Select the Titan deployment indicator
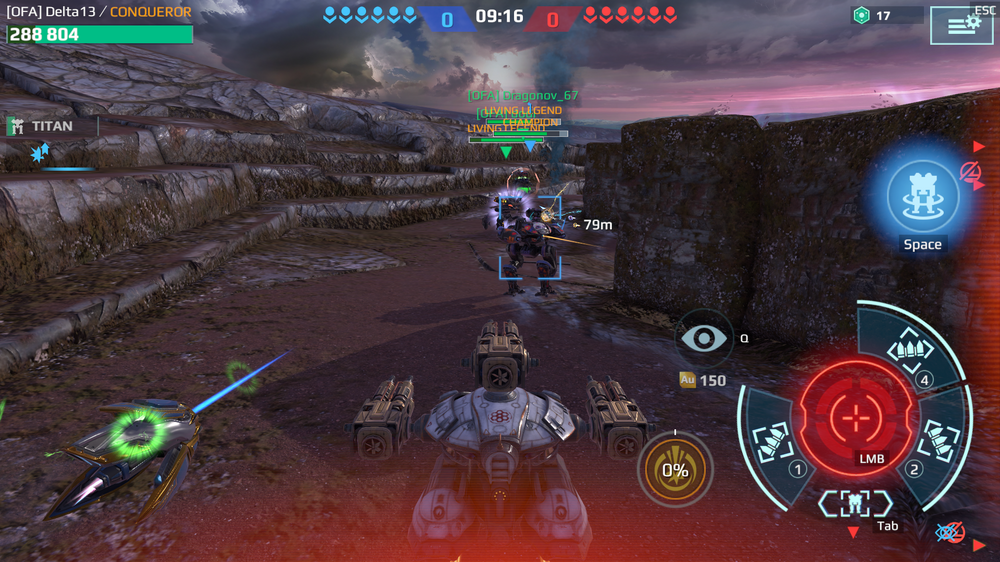Image resolution: width=1000 pixels, height=562 pixels. [x=52, y=127]
